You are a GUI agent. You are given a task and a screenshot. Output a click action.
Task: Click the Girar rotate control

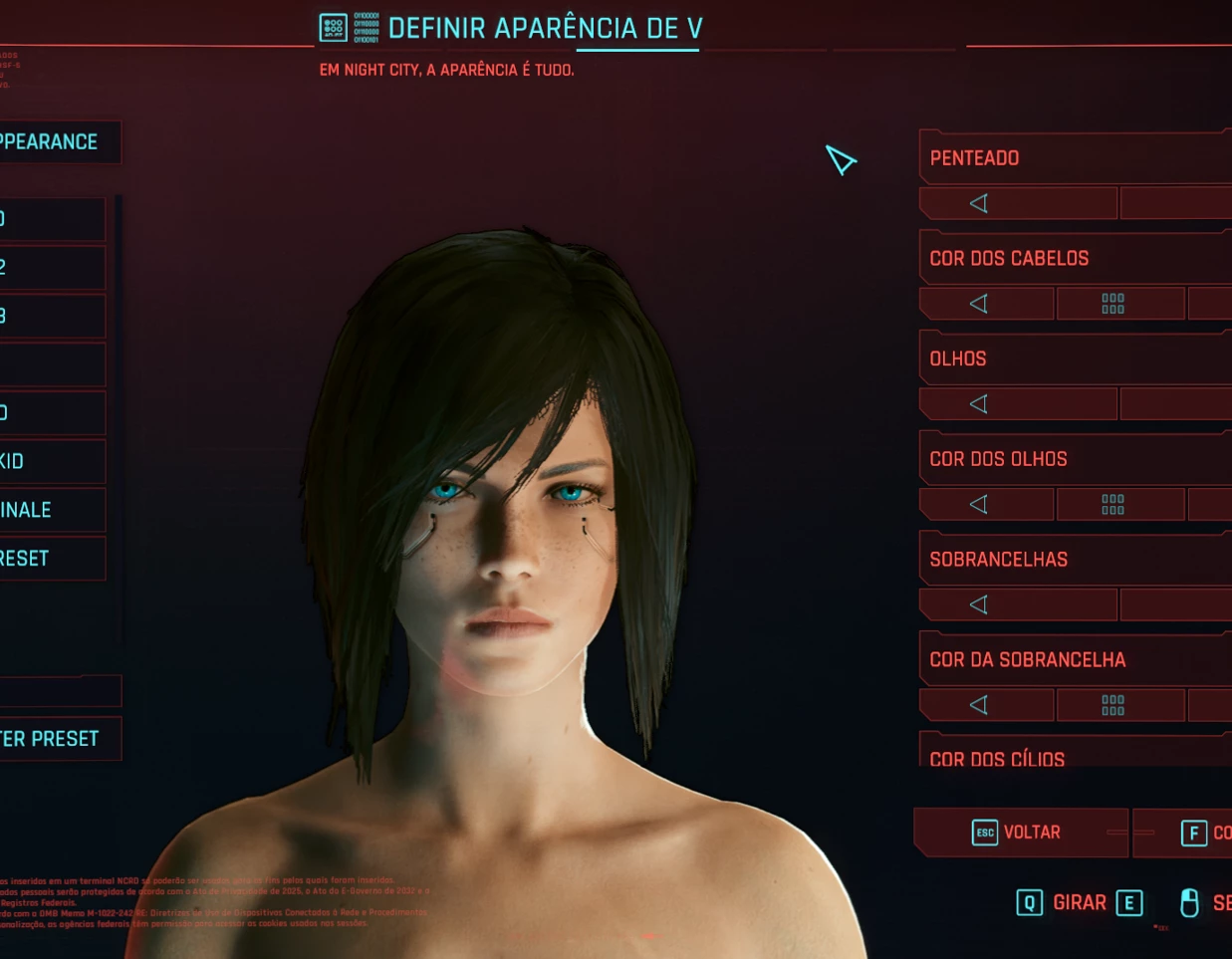tap(1079, 903)
